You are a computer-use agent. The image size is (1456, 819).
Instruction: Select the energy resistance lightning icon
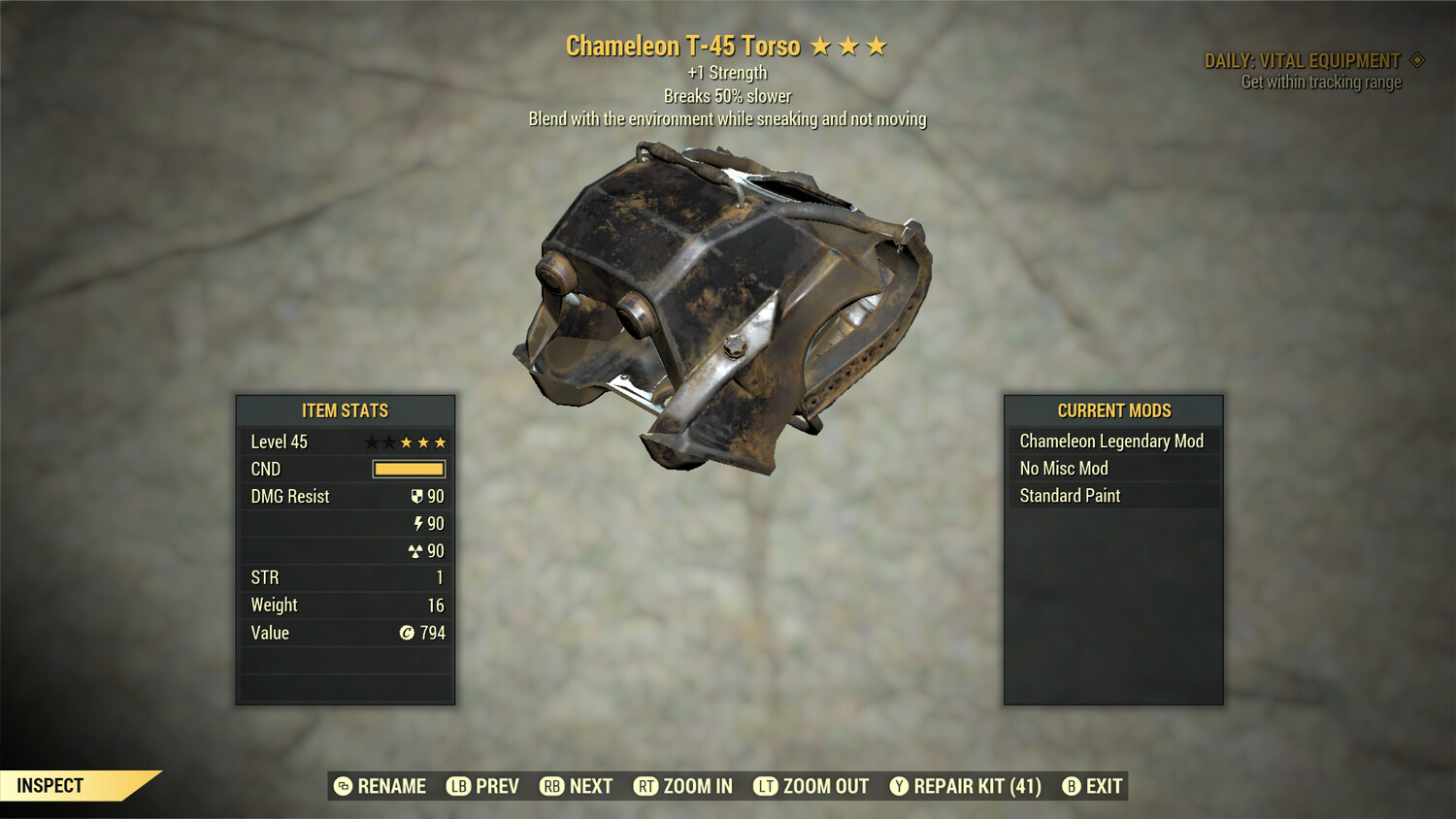pos(421,523)
